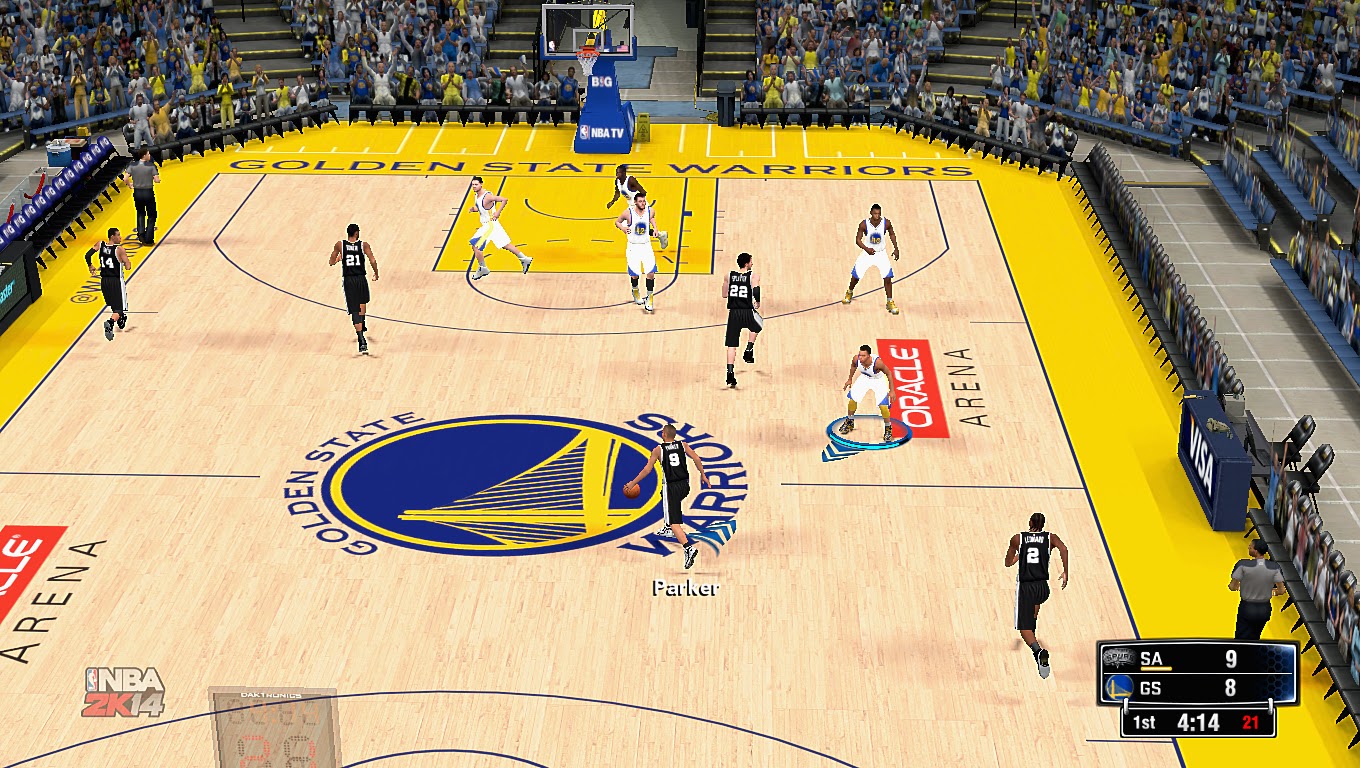Click the red shot clock showing 21

tap(1250, 720)
